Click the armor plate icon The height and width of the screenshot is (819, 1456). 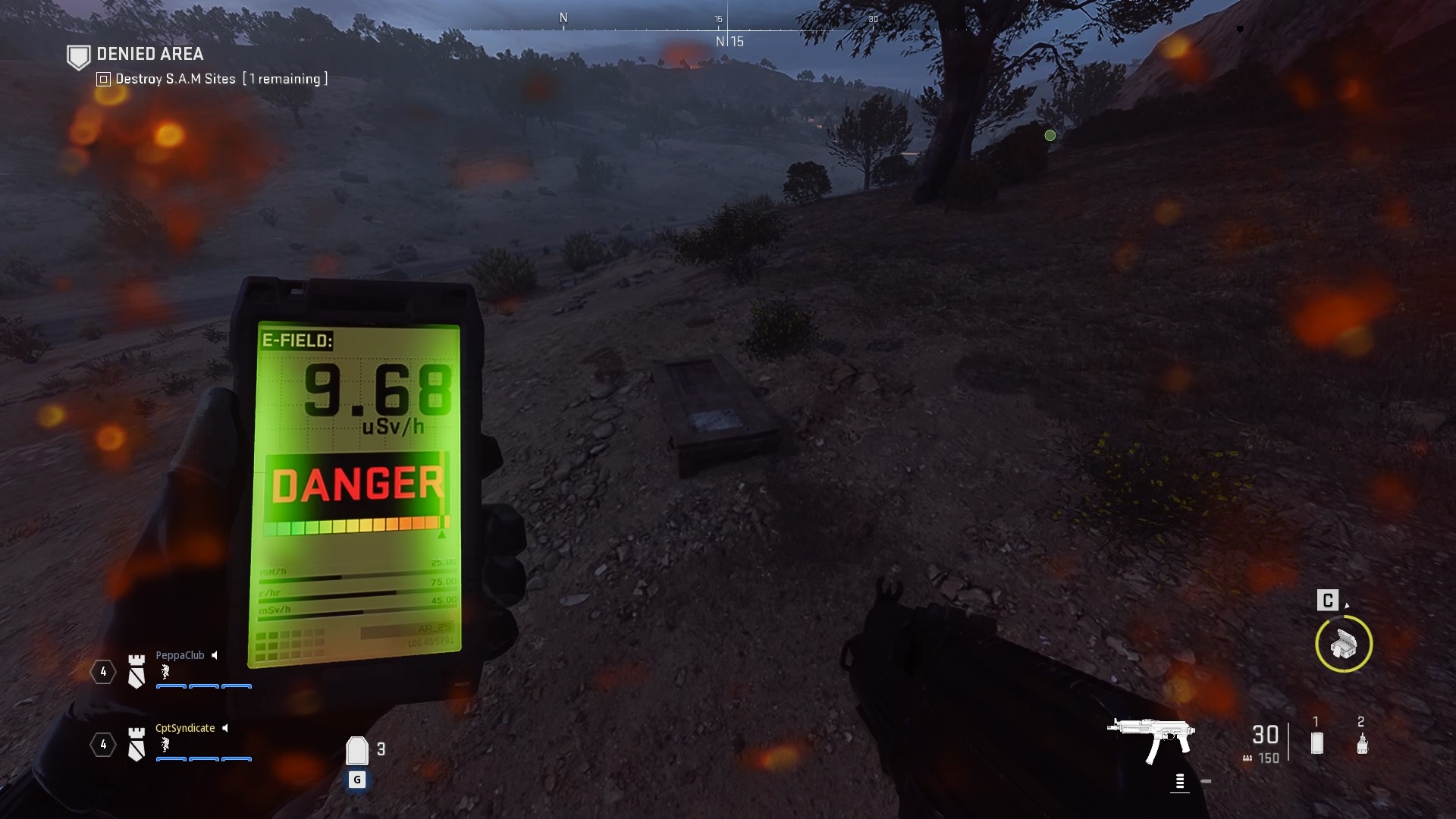[356, 751]
